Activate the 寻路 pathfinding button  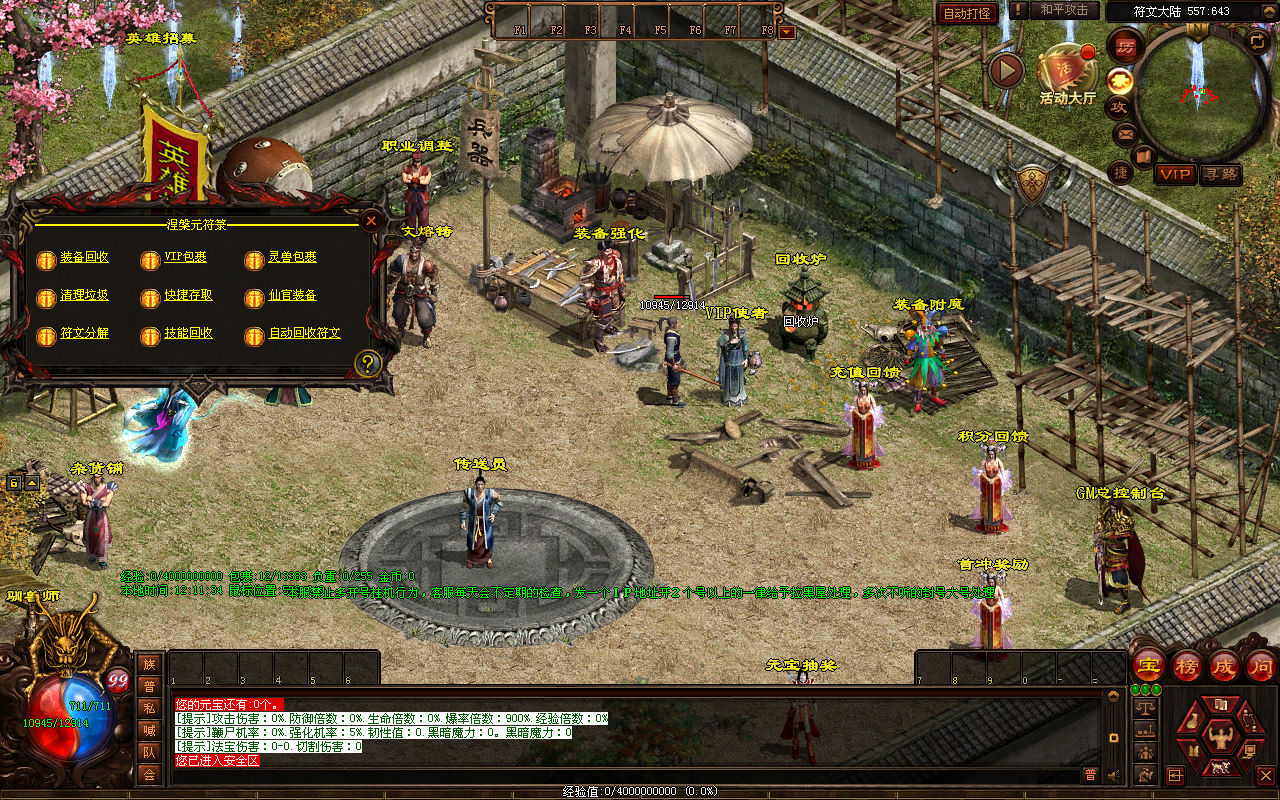(1220, 174)
